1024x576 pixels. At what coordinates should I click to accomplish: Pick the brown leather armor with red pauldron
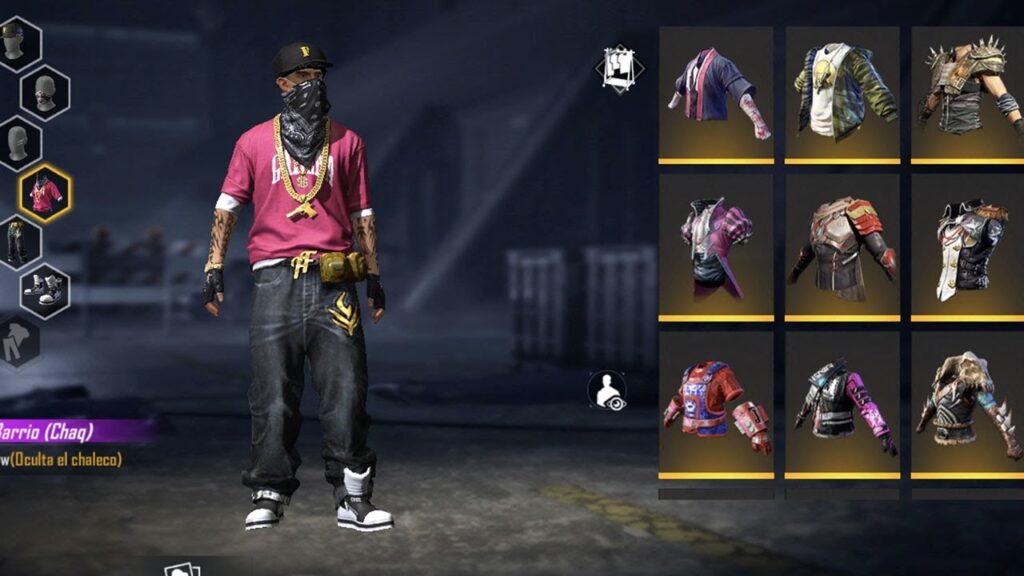(842, 248)
